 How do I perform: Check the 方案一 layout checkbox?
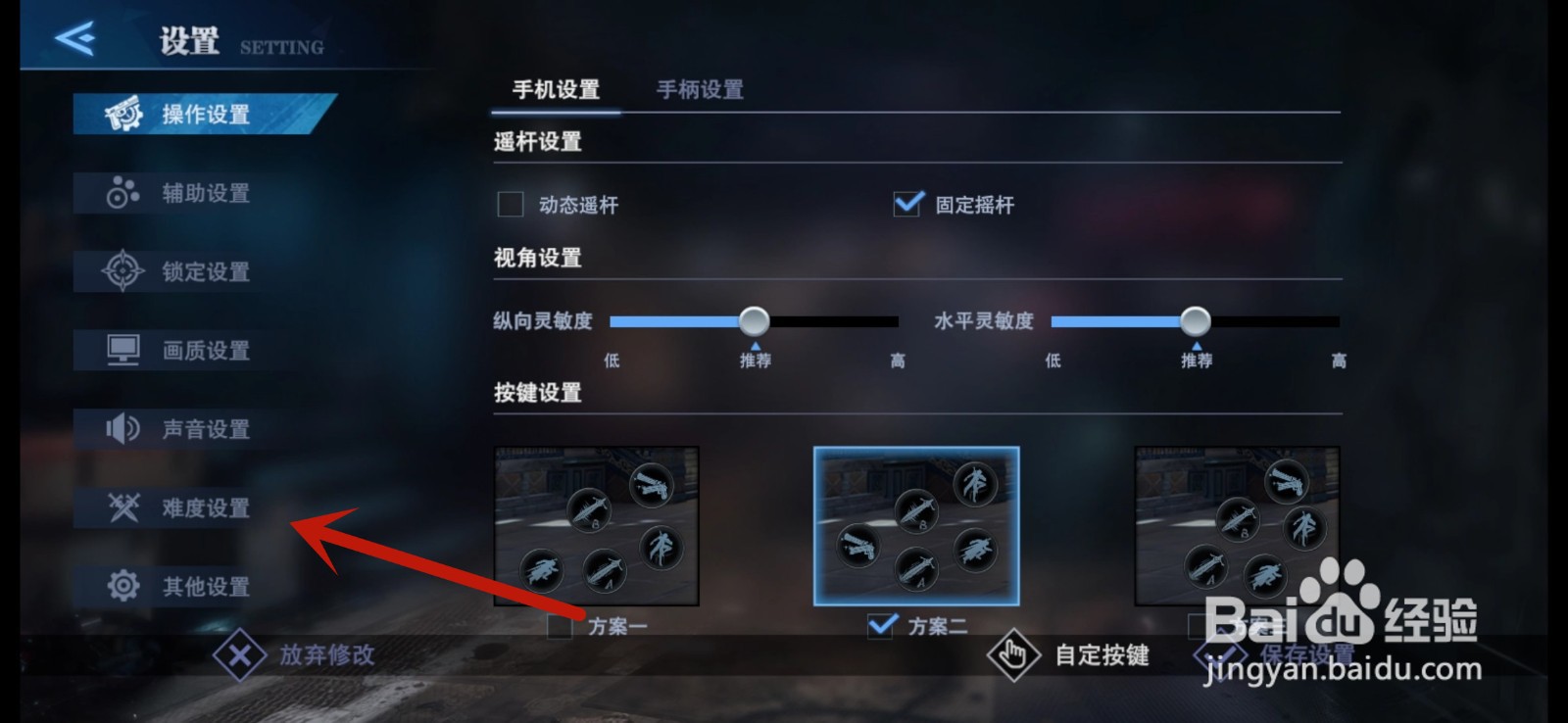point(561,627)
